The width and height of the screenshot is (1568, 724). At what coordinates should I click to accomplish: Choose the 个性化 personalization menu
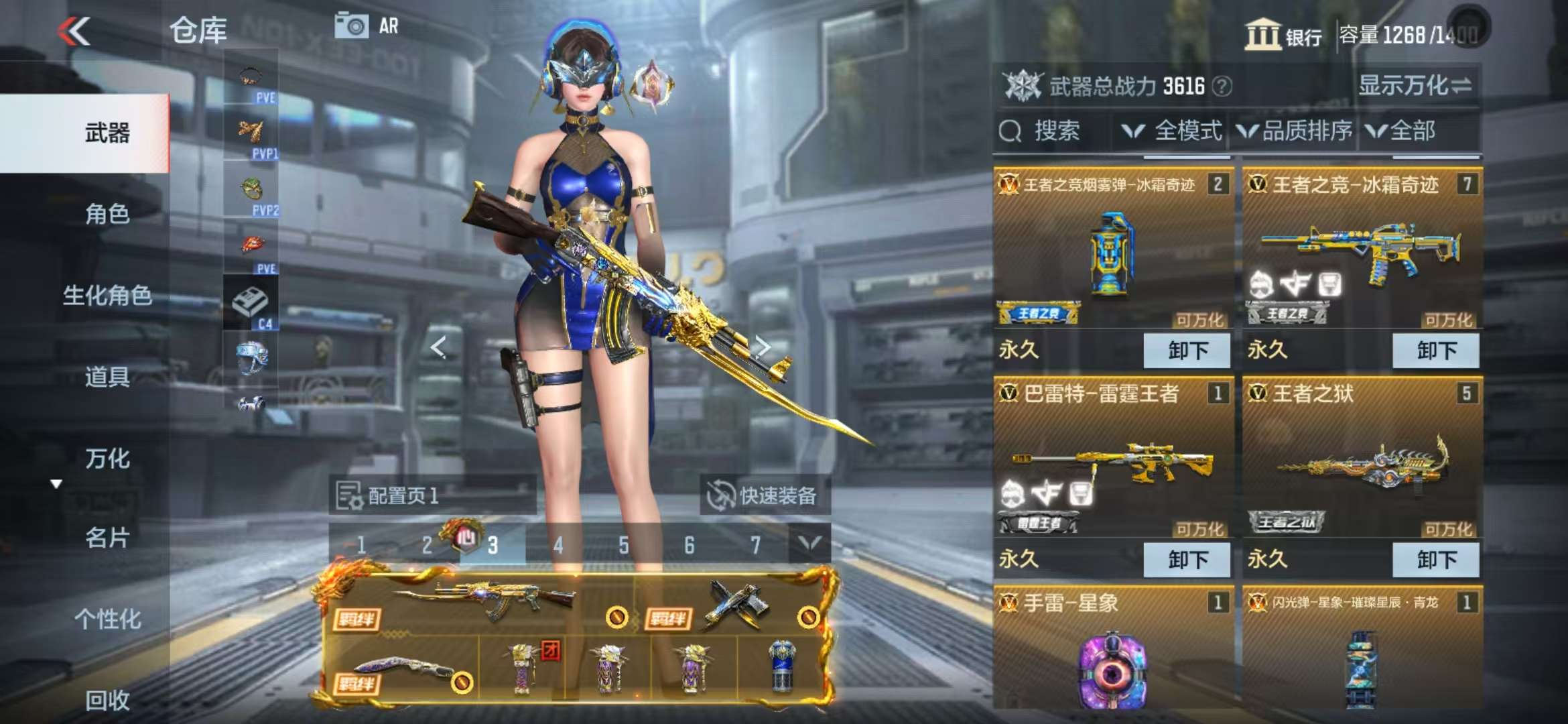click(x=107, y=619)
